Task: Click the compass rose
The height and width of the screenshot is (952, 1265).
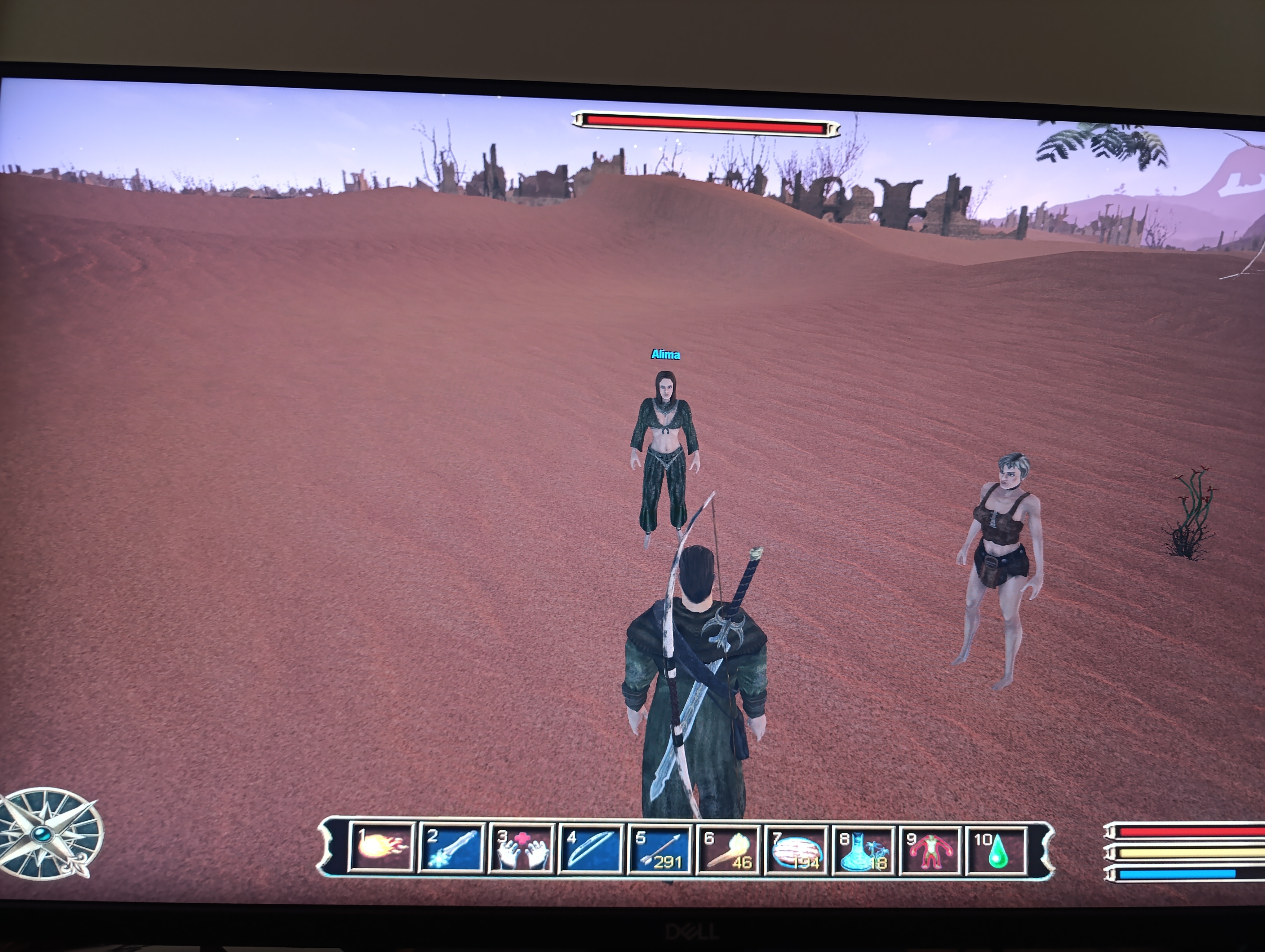Action: 48,834
